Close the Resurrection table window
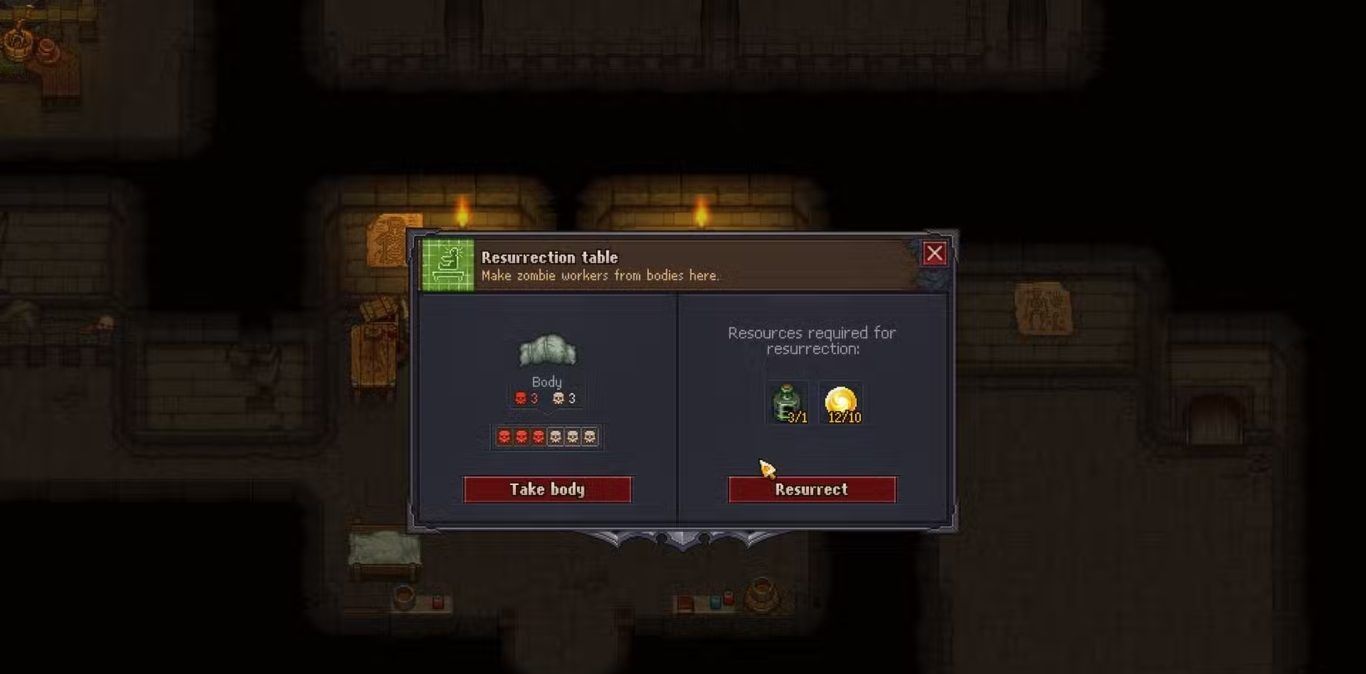 934,254
